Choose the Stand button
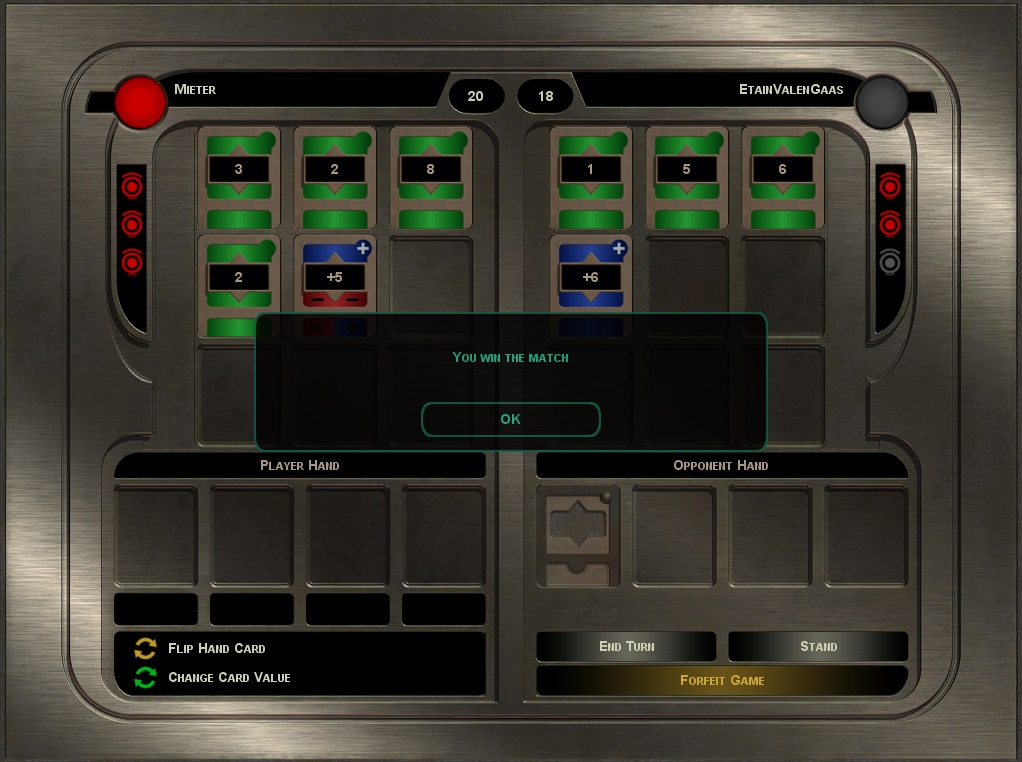 (x=818, y=646)
